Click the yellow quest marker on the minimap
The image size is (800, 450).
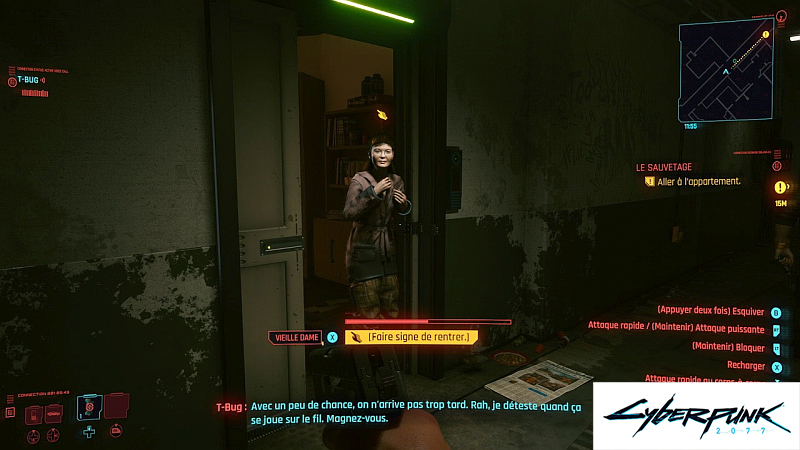(x=766, y=35)
